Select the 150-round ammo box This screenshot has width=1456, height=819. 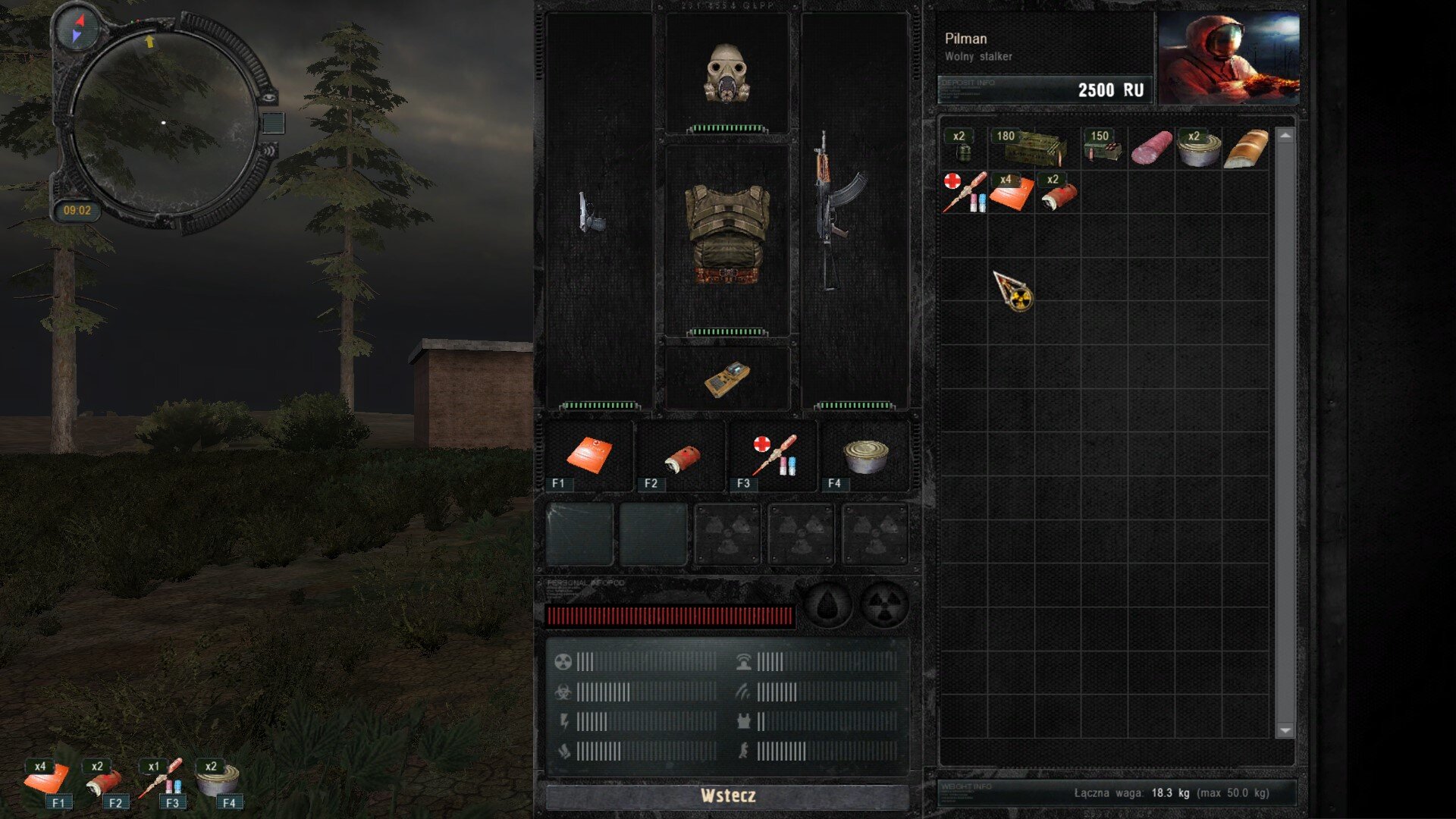[1103, 147]
